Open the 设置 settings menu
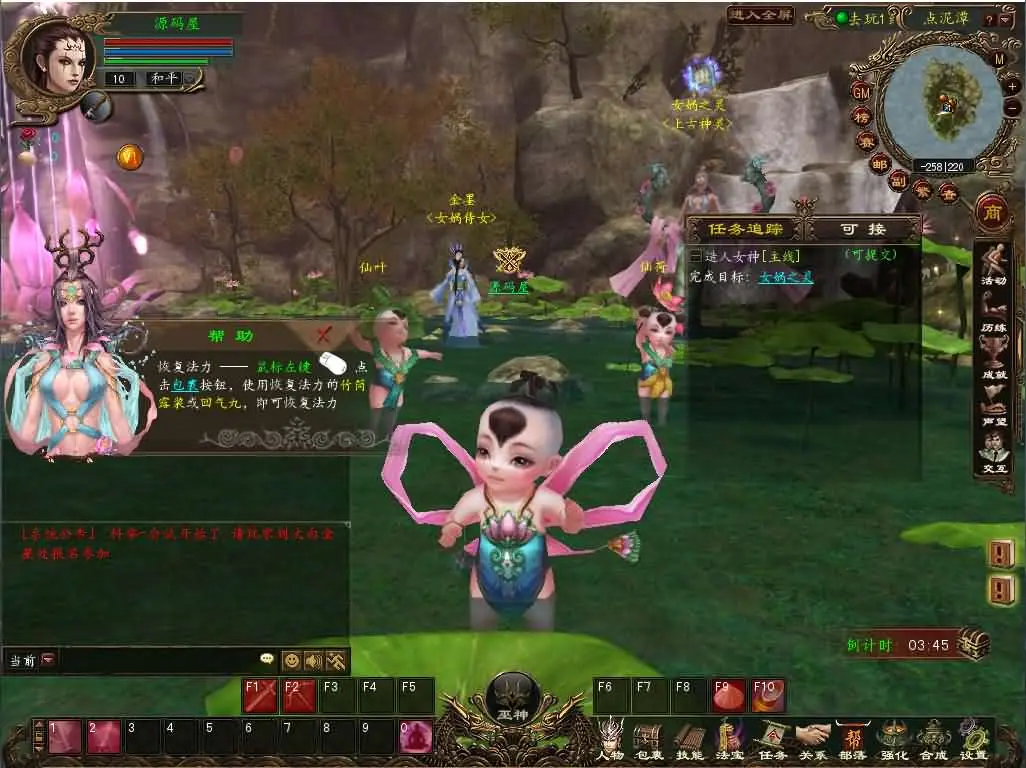 click(x=973, y=740)
